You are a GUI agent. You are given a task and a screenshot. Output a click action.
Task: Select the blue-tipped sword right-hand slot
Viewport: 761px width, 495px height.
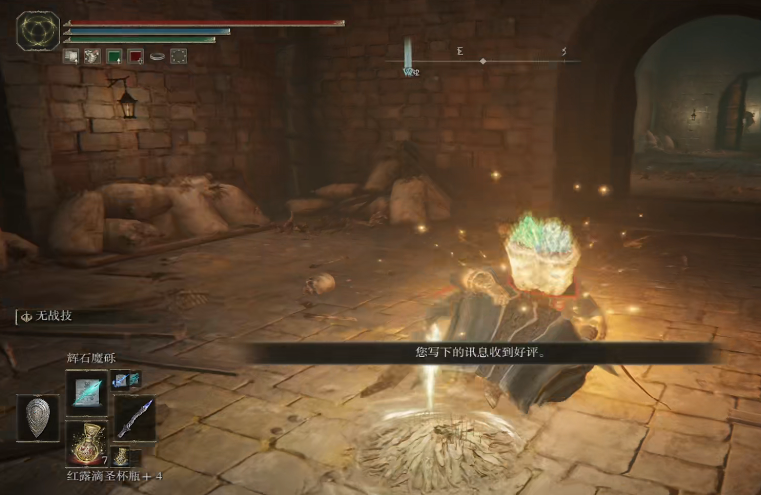(x=134, y=417)
